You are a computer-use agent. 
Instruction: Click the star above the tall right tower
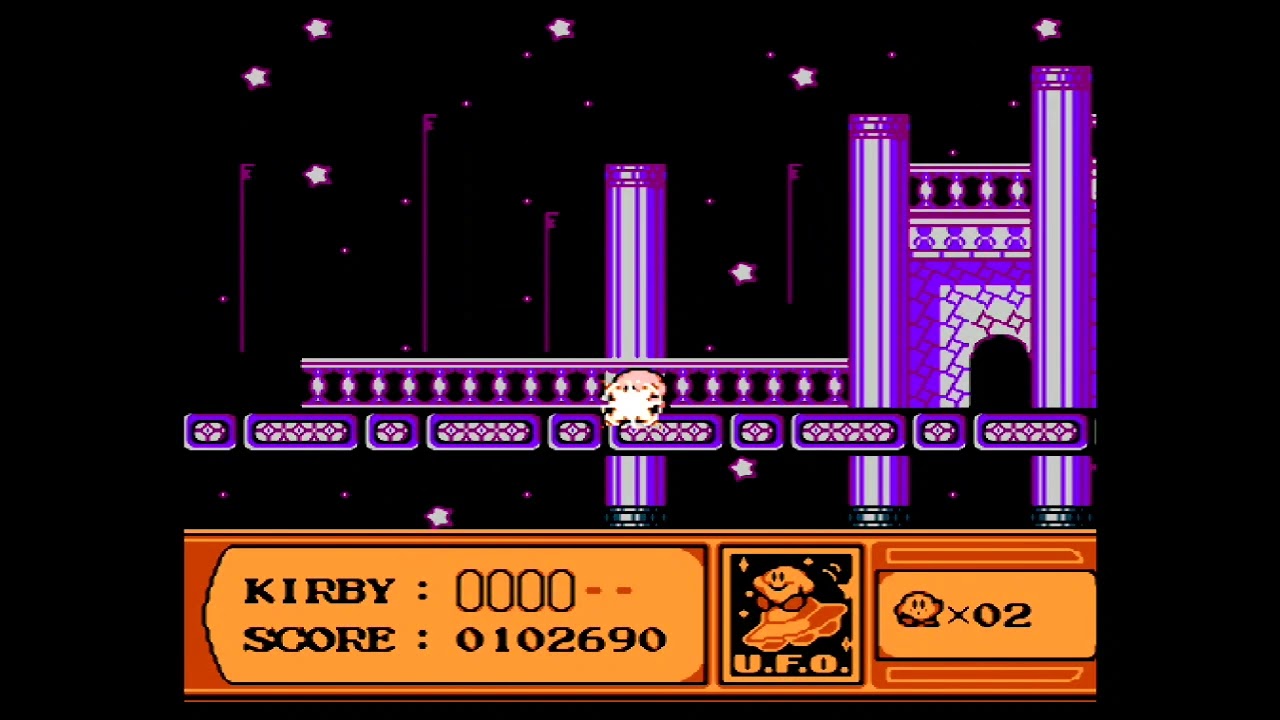point(1046,29)
